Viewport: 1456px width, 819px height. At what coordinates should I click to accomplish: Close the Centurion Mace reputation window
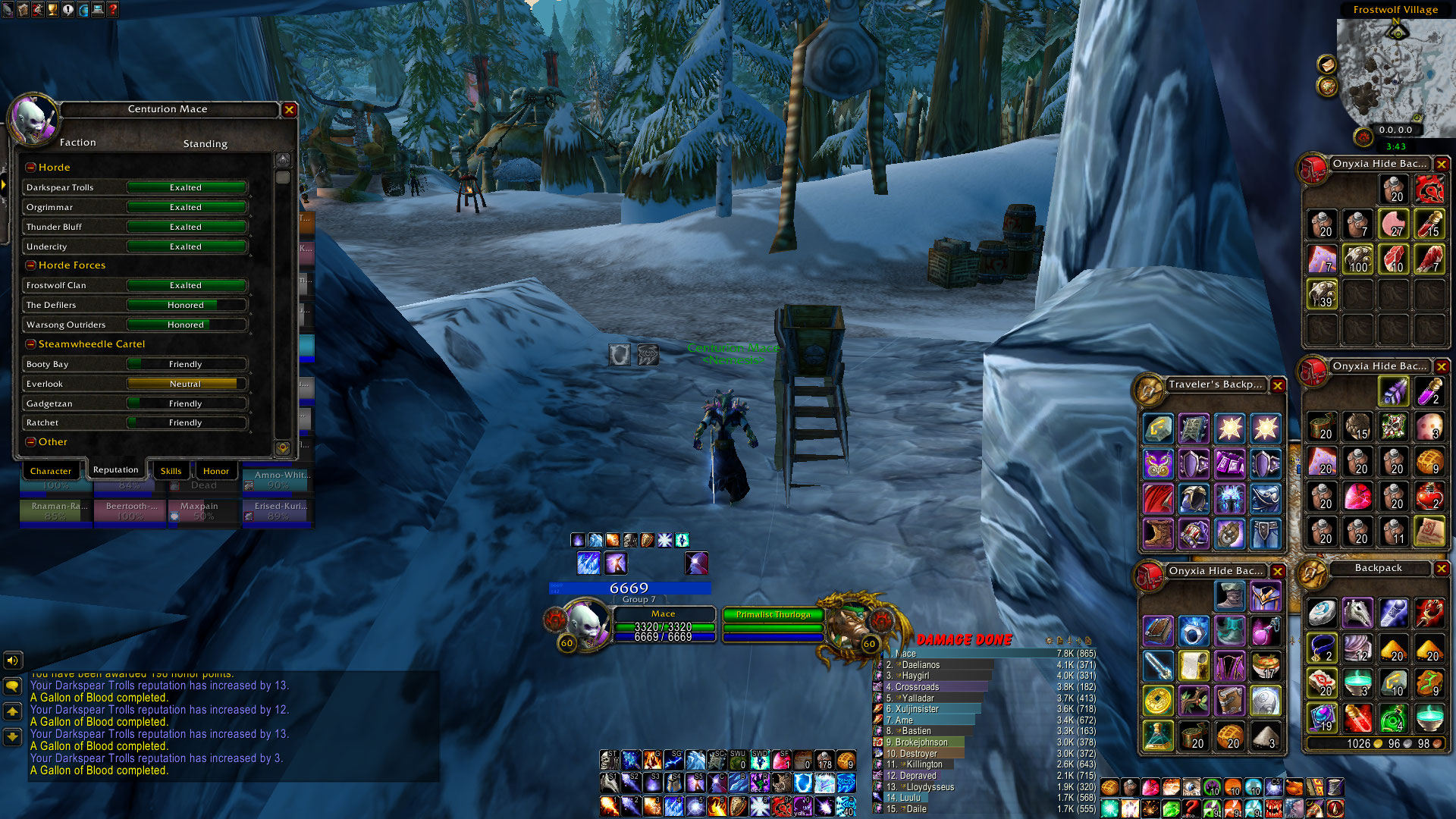point(289,110)
